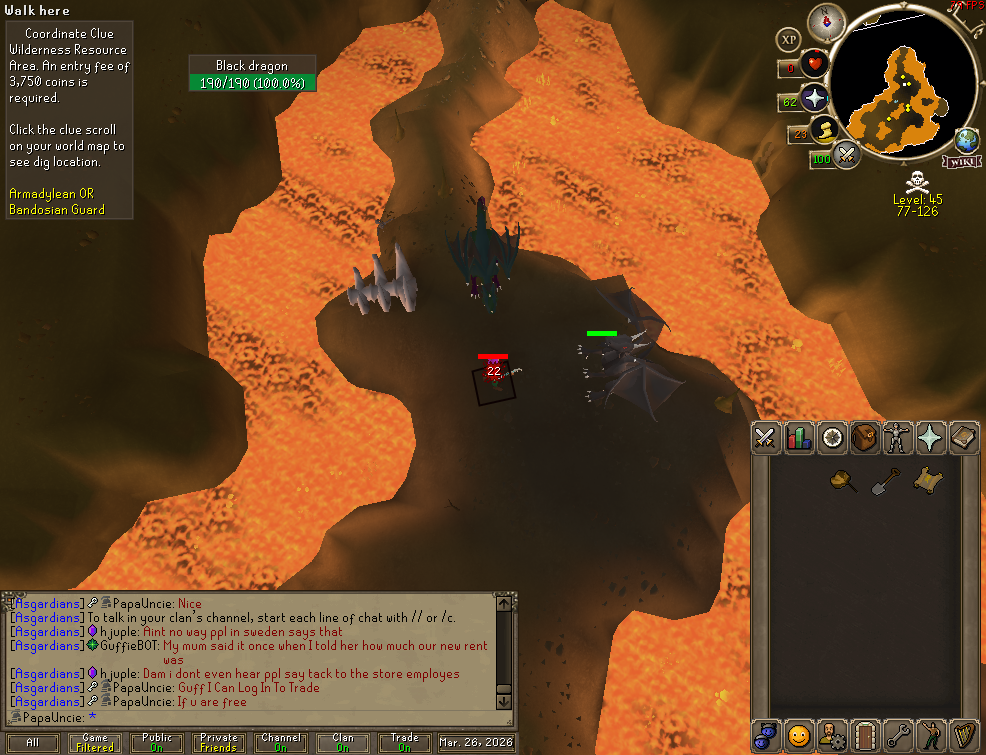Switch to the Magic spellbook tab
Viewport: 986px width, 755px height.
(x=964, y=437)
